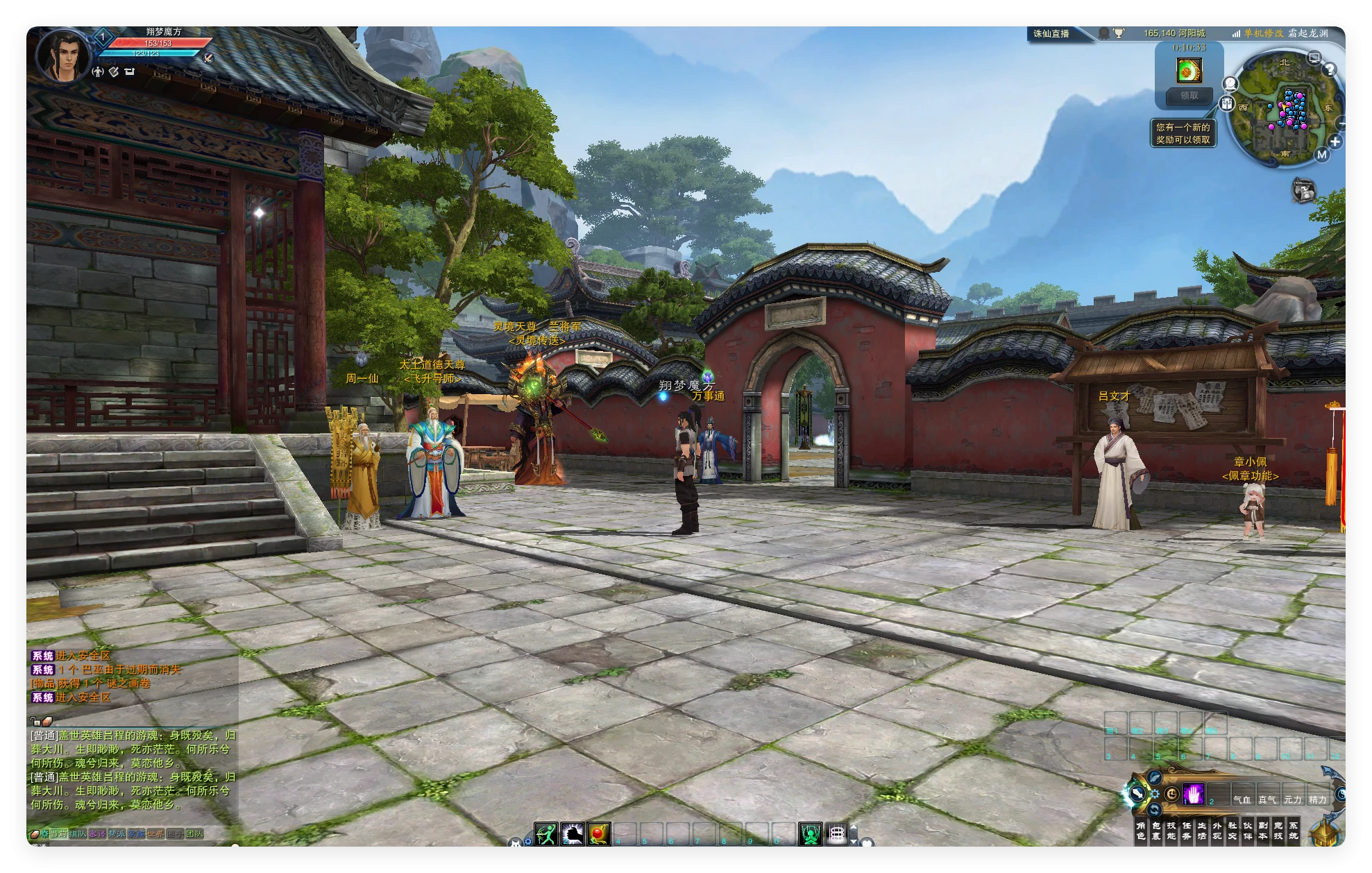Open the 技能 skills menu
This screenshot has height=873, width=1372.
point(1171,831)
